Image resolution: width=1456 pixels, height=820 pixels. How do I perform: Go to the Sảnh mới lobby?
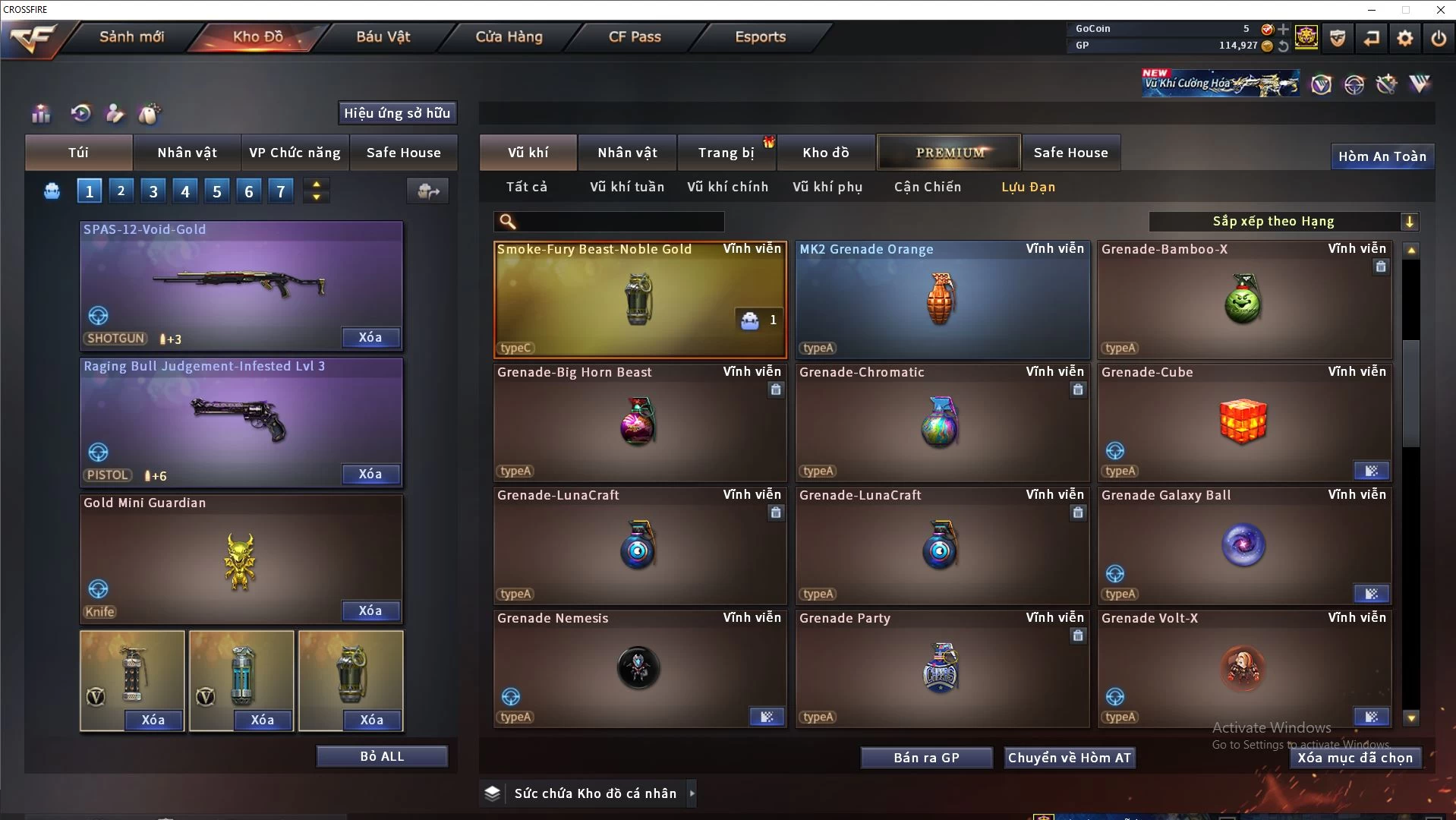pyautogui.click(x=131, y=37)
